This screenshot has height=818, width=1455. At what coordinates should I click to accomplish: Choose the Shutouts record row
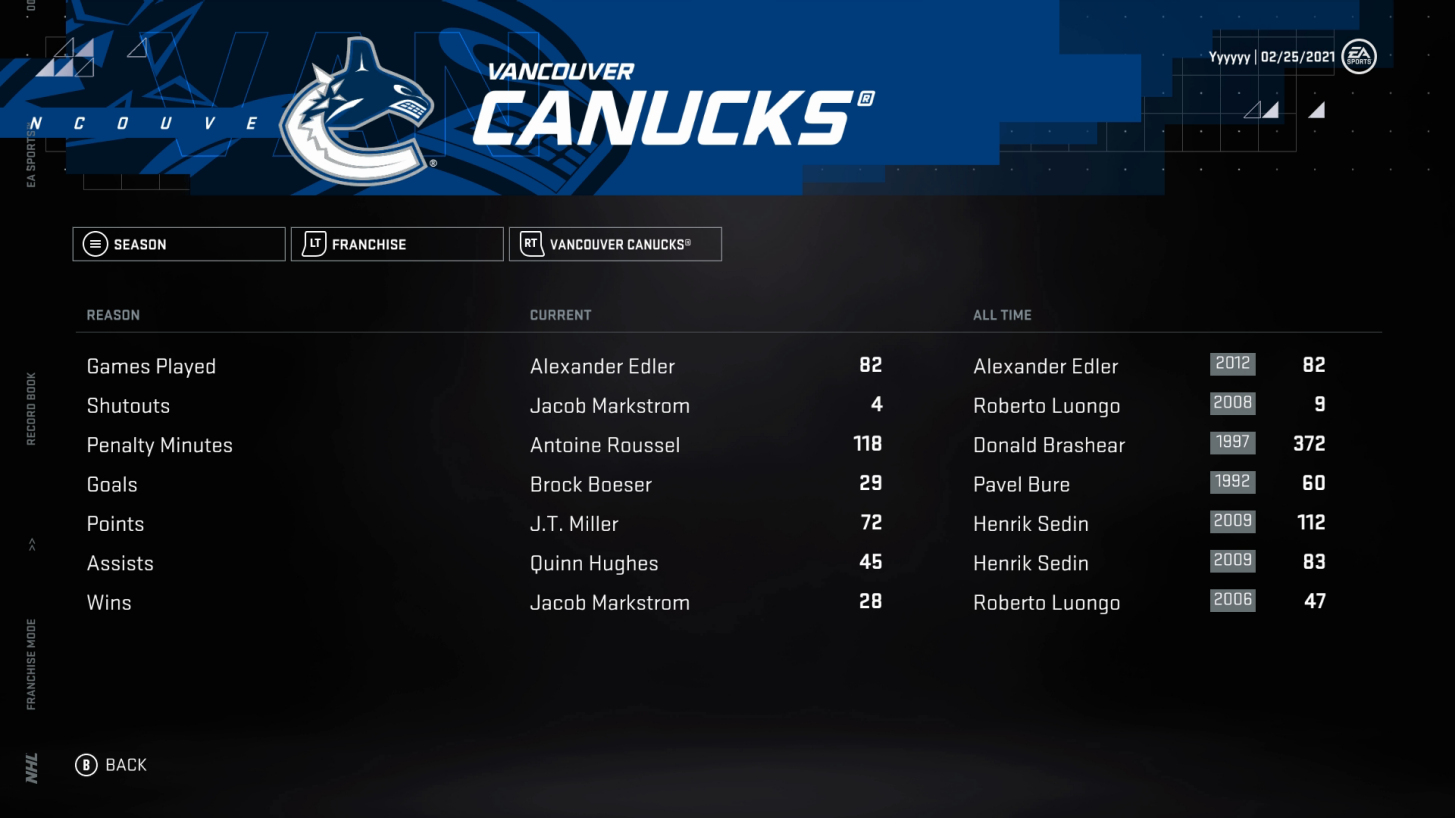[129, 406]
